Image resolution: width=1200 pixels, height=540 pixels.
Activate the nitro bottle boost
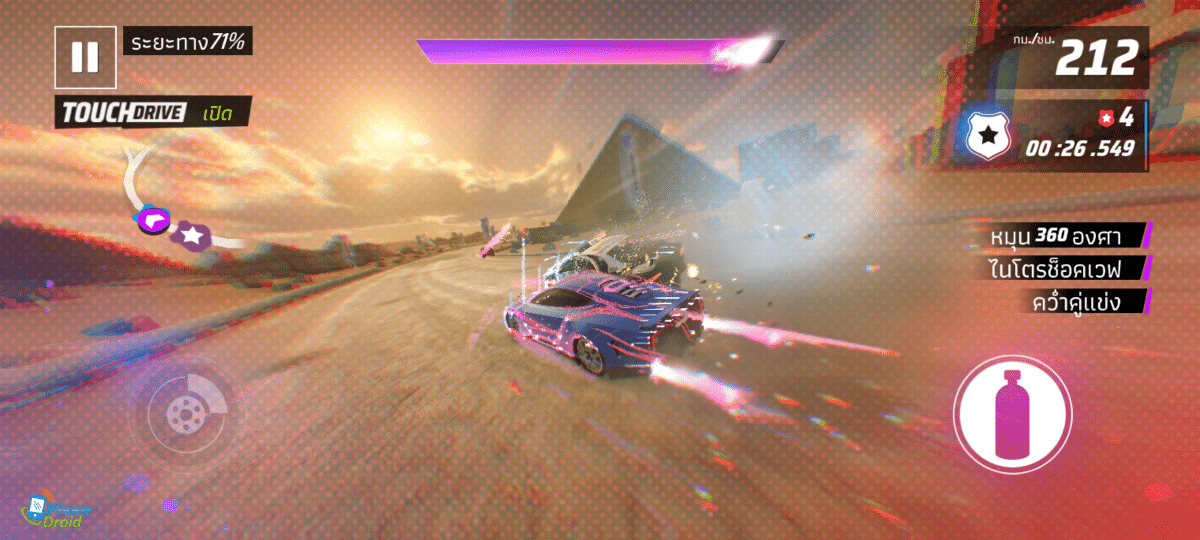click(x=1012, y=413)
